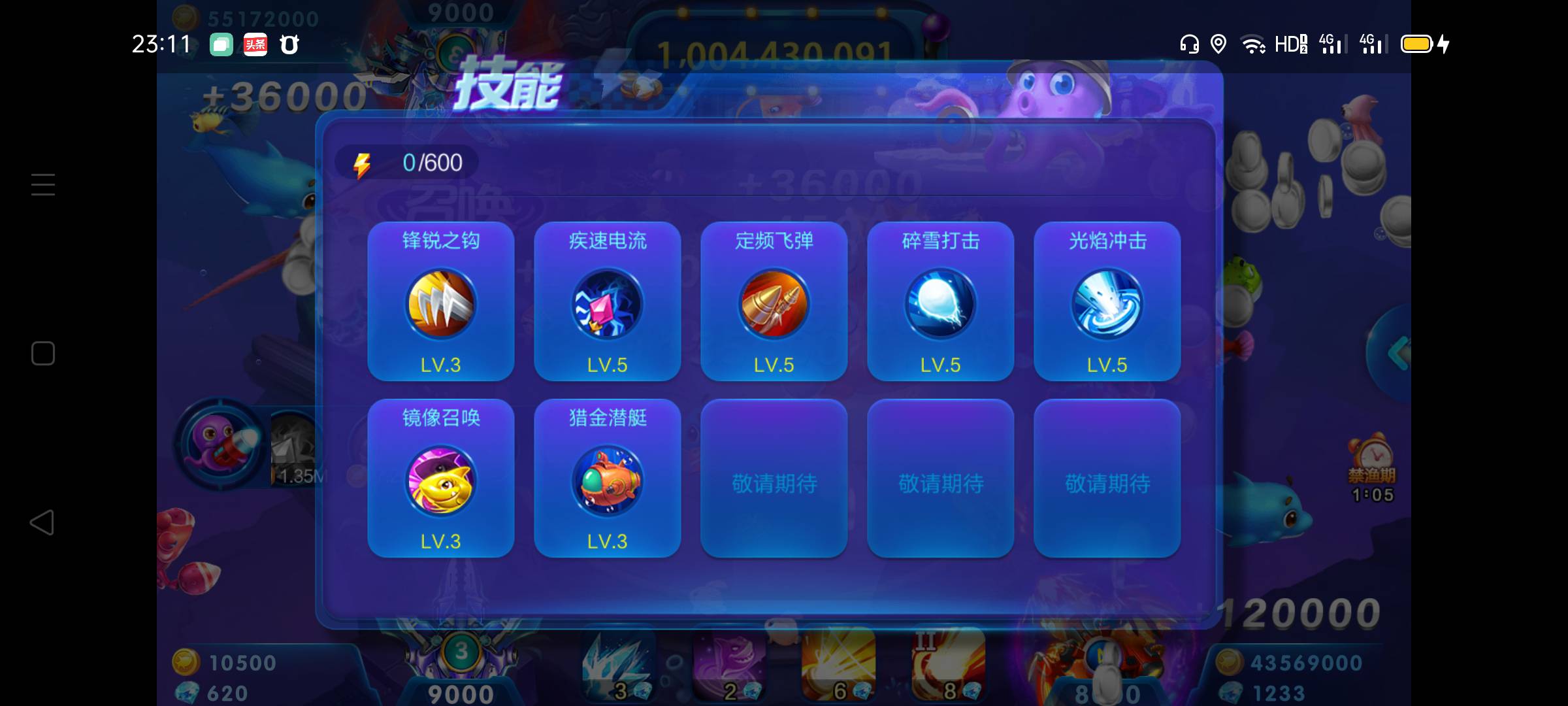Select the 定频飞弹 missile skill icon

[774, 304]
